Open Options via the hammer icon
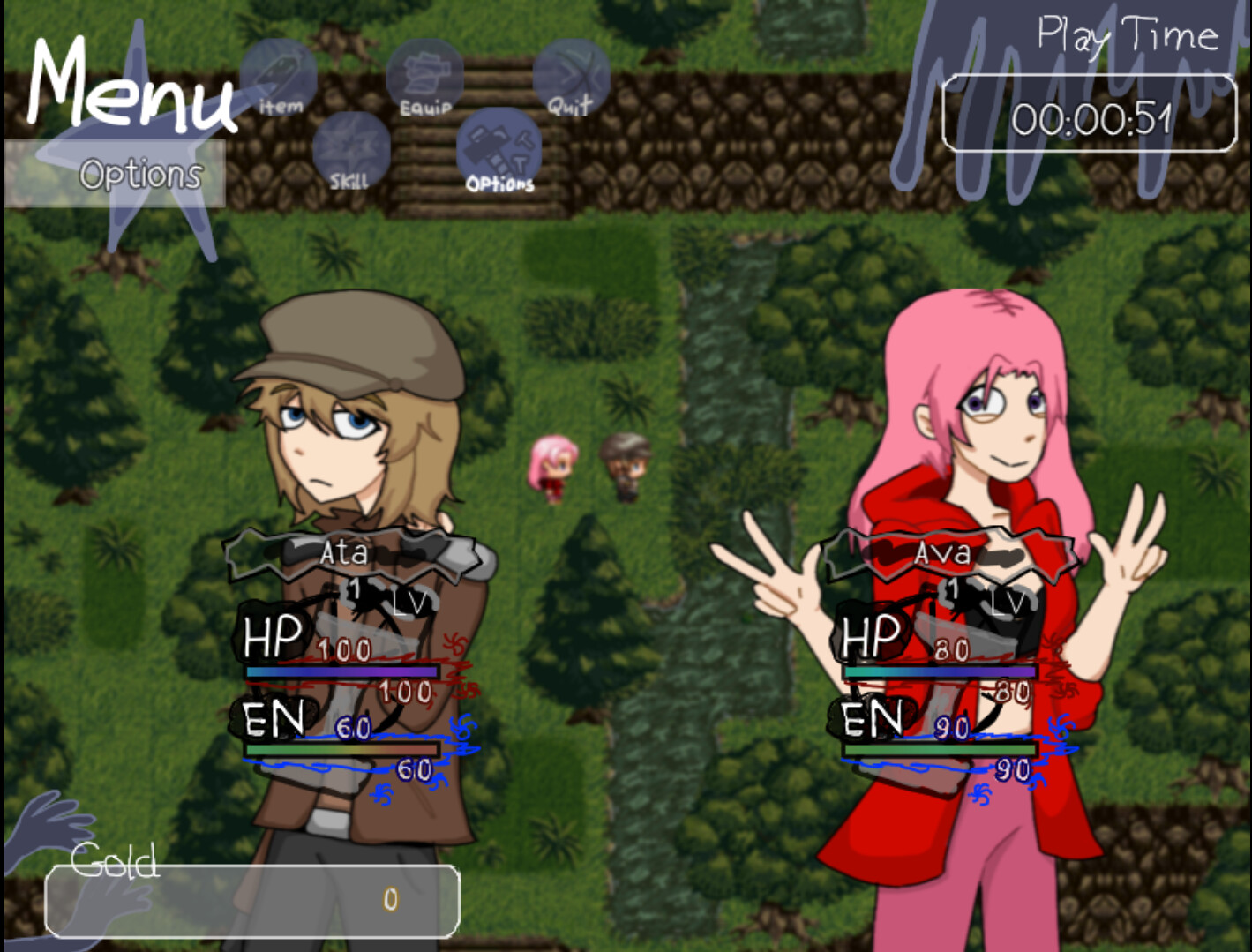1252x952 pixels. pos(499,150)
